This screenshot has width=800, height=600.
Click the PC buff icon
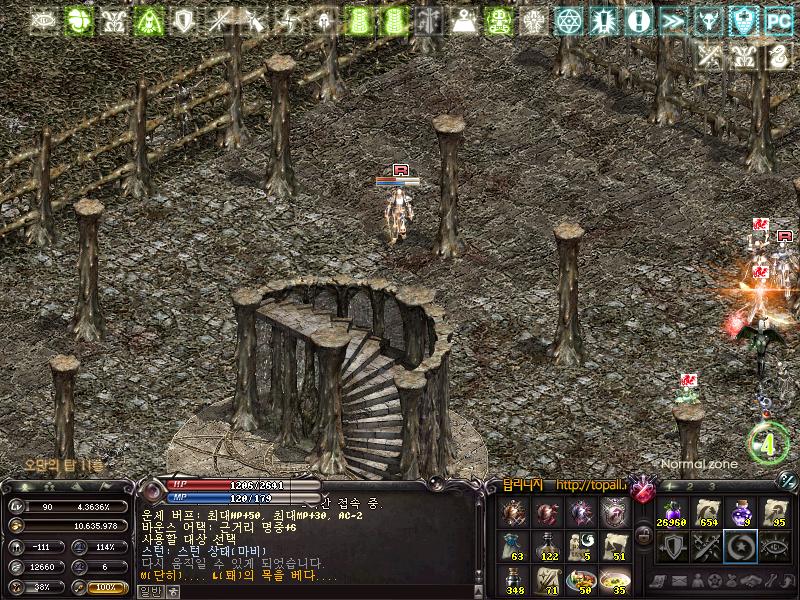[778, 20]
